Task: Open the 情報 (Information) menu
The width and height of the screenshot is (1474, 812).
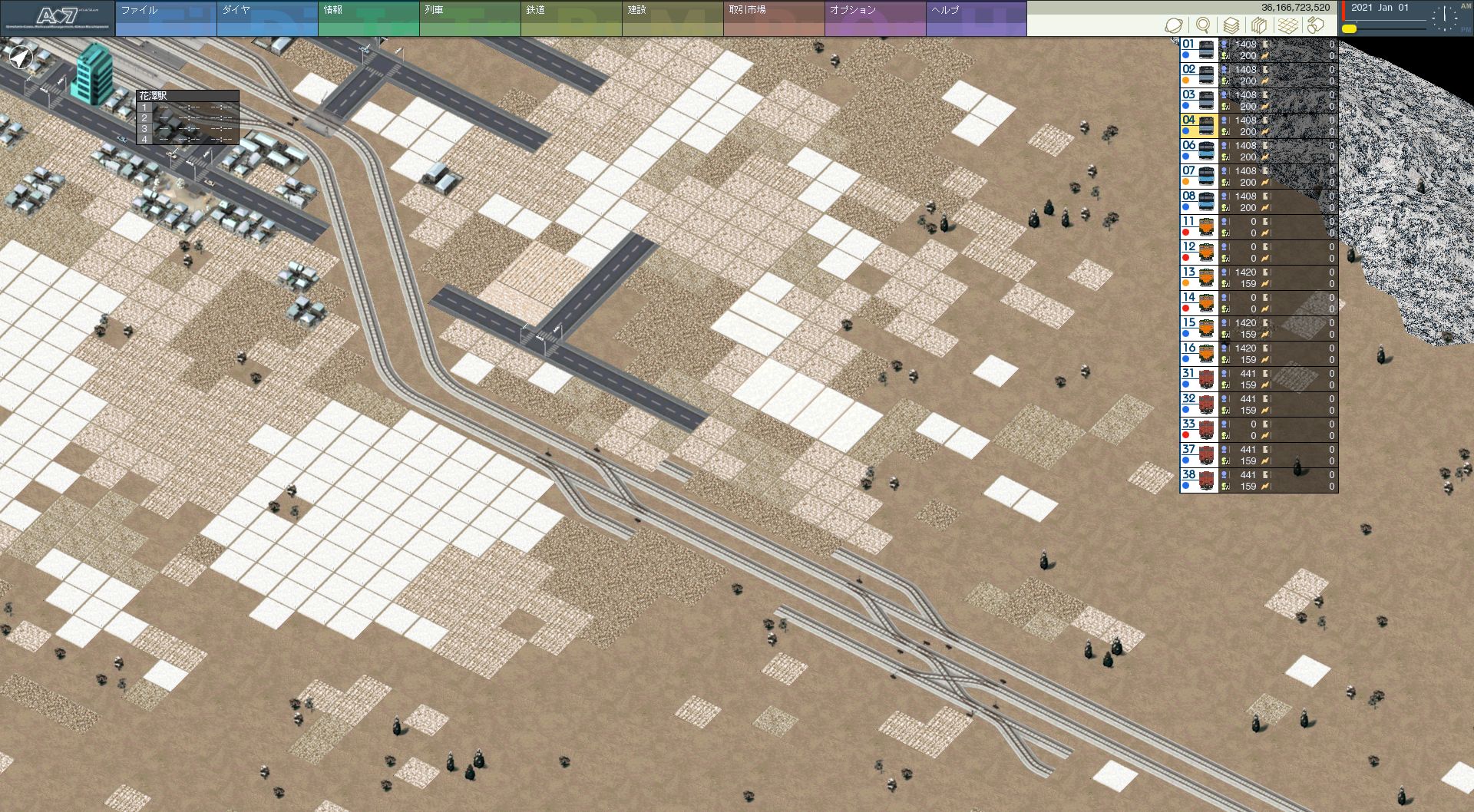Action: click(x=368, y=18)
